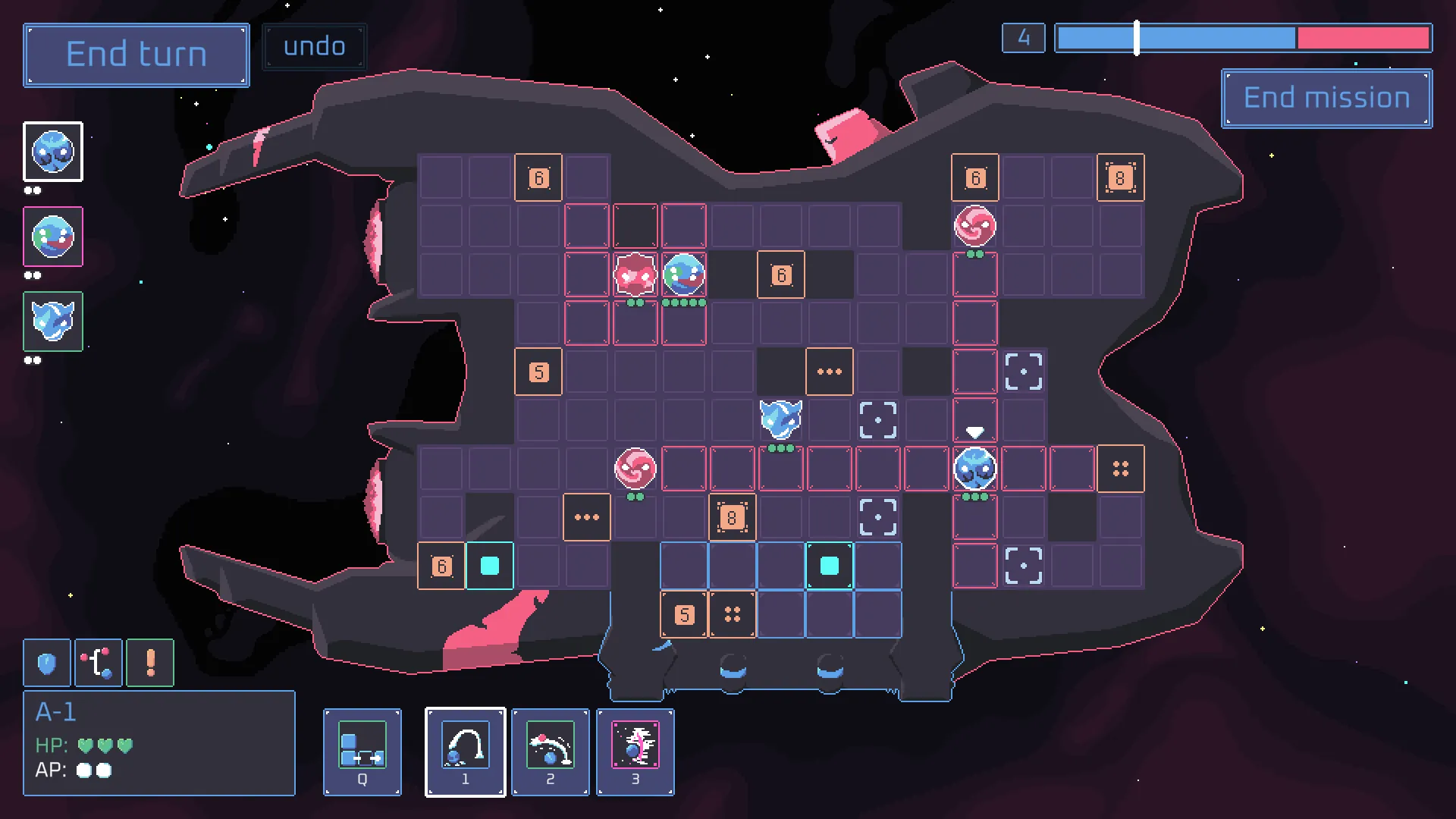Screen dimensions: 1456x819
Task: Click the pink swirl enemy near center-left
Action: coord(635,468)
